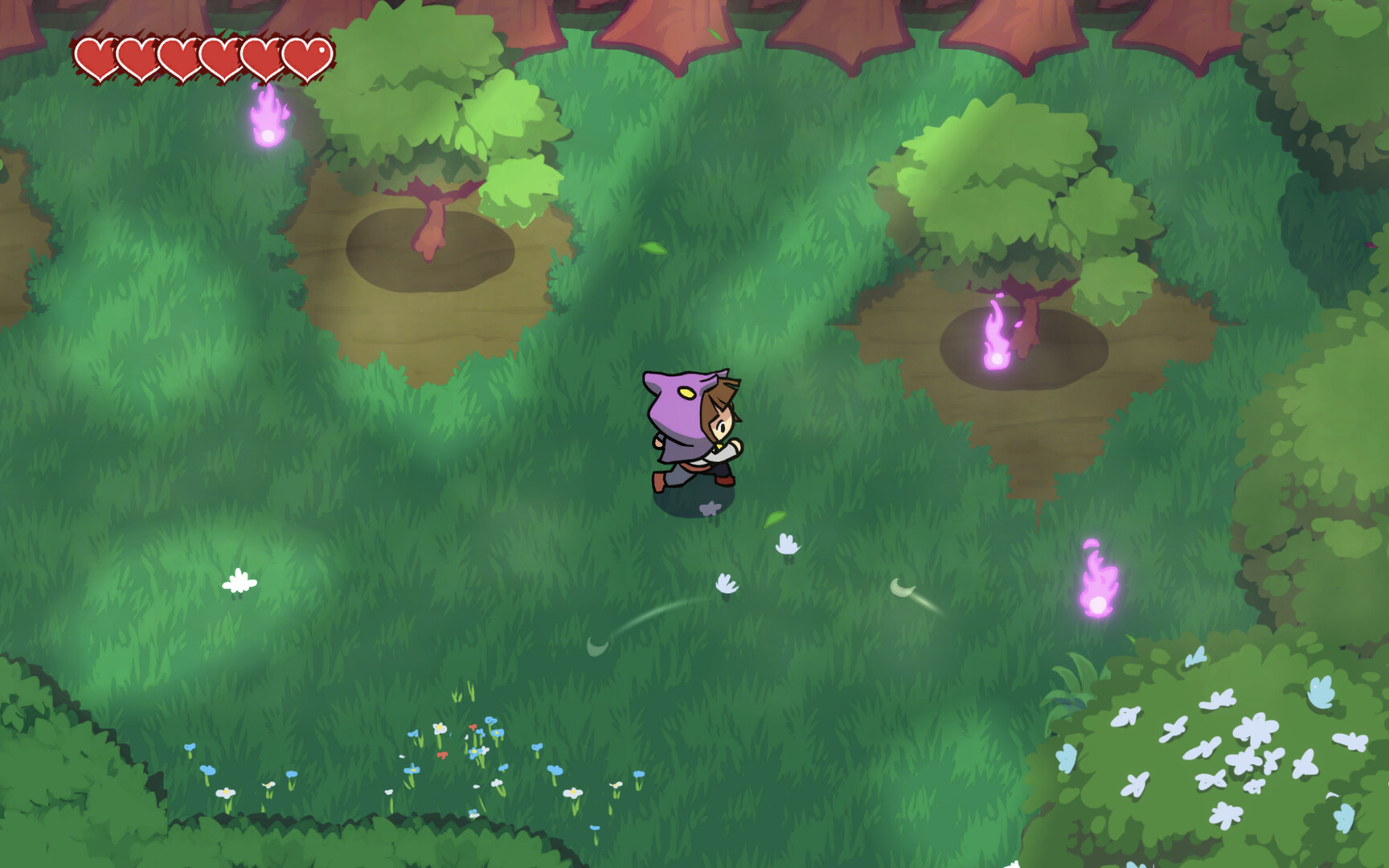Toggle the fifth heart in the health bar

coord(264,56)
